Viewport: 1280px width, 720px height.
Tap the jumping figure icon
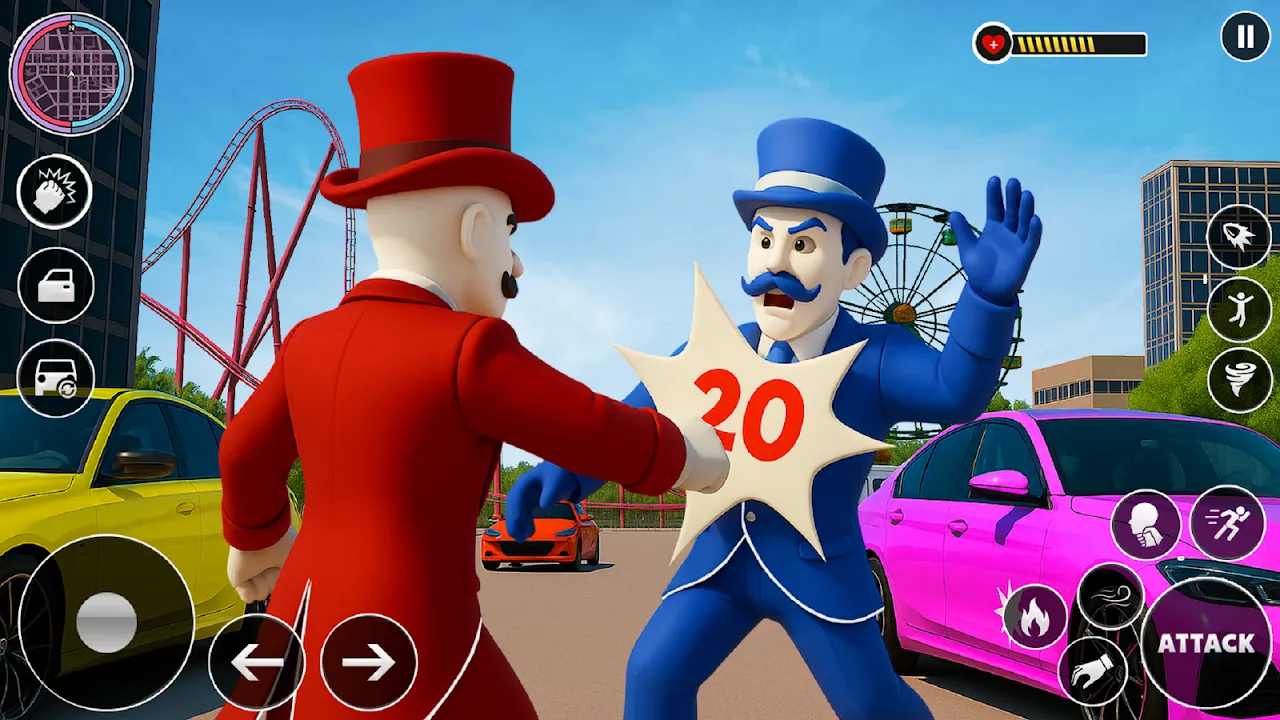[1239, 309]
